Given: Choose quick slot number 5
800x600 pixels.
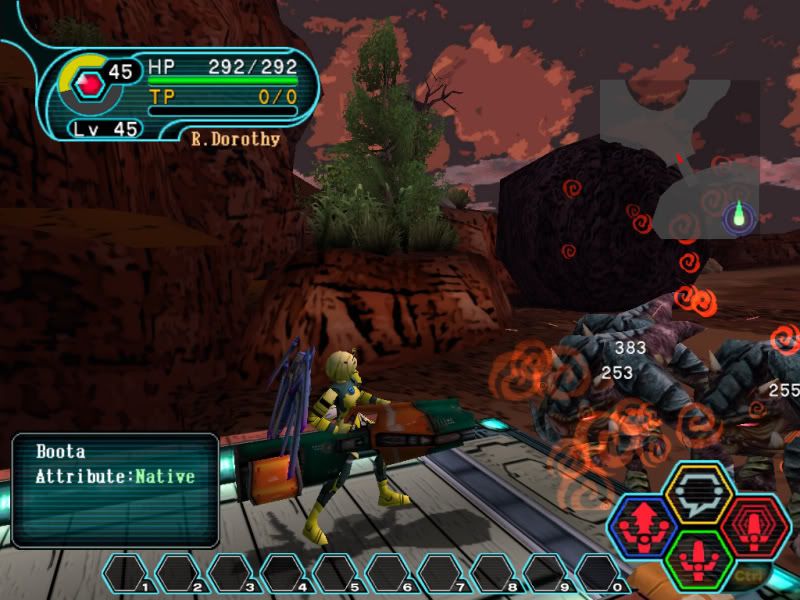Looking at the screenshot, I should click(x=335, y=573).
